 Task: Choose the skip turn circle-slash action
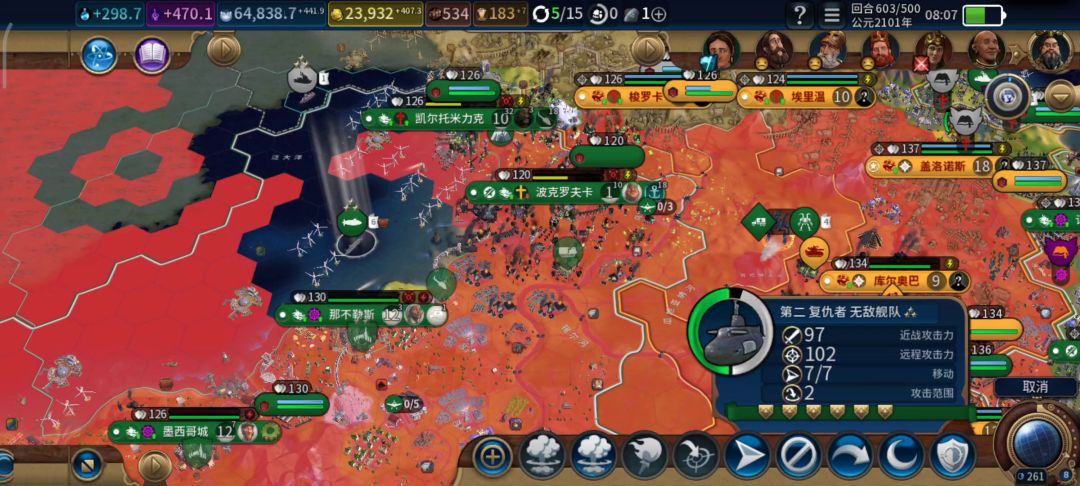(x=799, y=456)
